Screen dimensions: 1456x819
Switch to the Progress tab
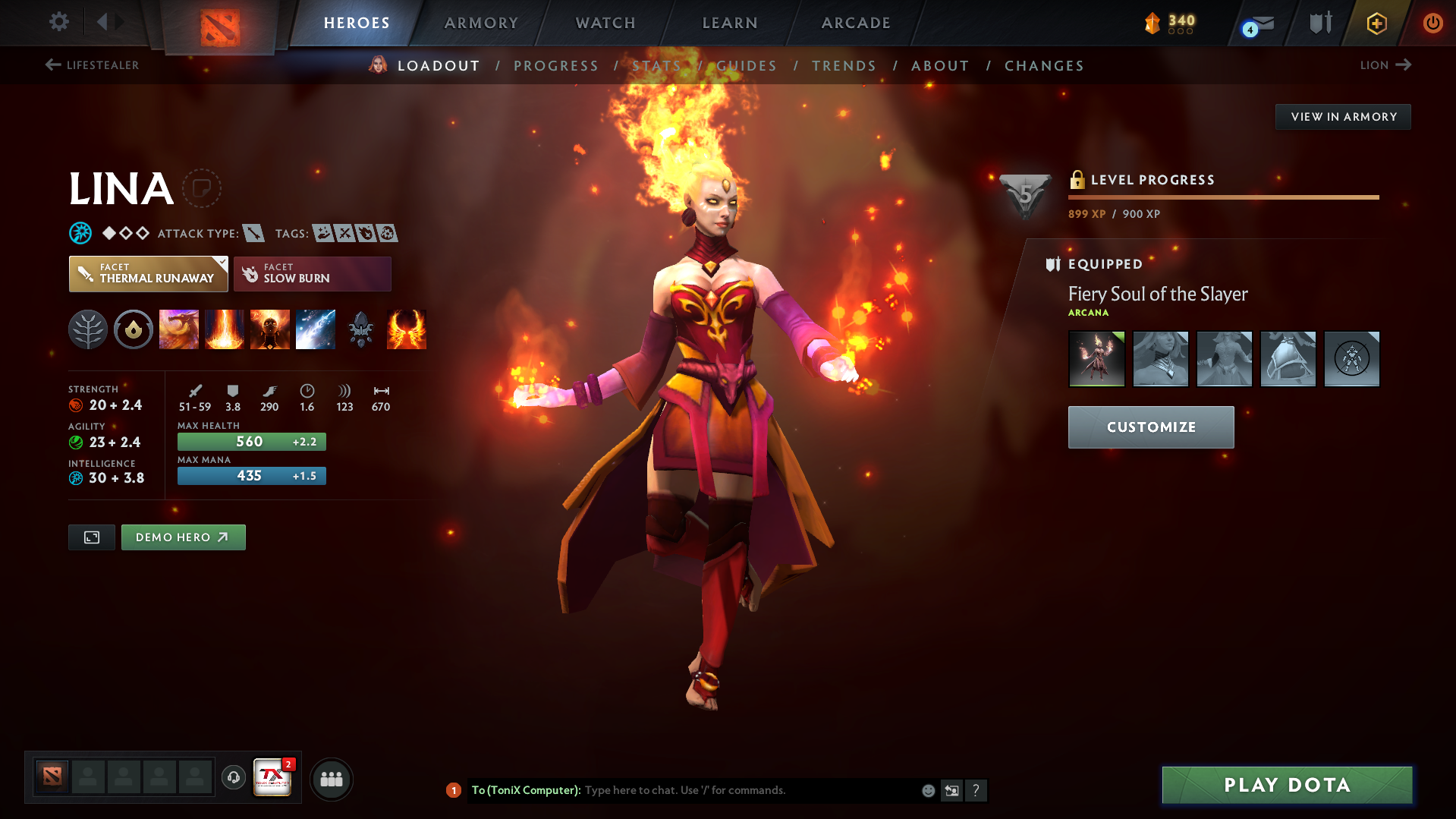pyautogui.click(x=556, y=65)
